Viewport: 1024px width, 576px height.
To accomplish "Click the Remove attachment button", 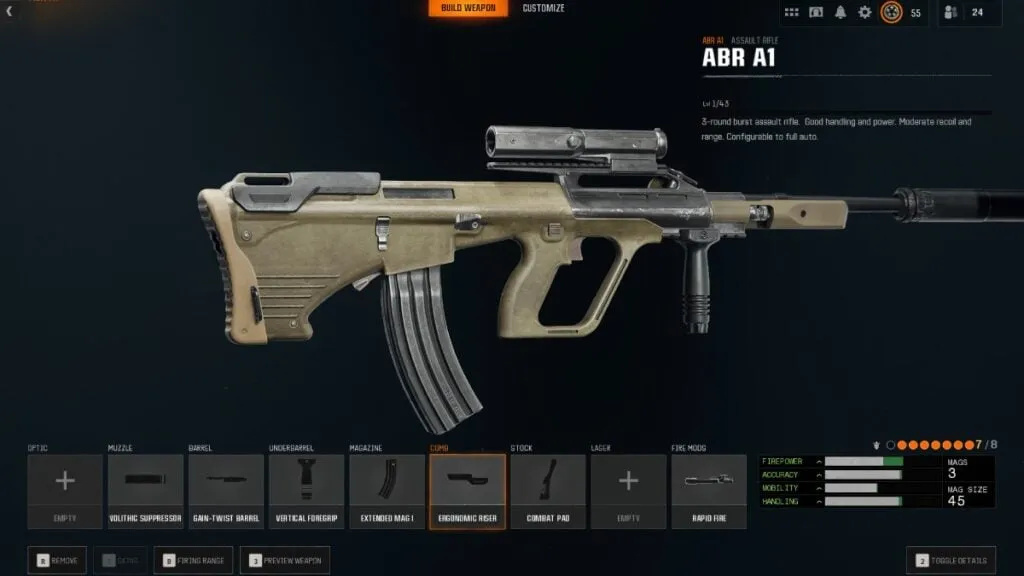I will pos(58,560).
